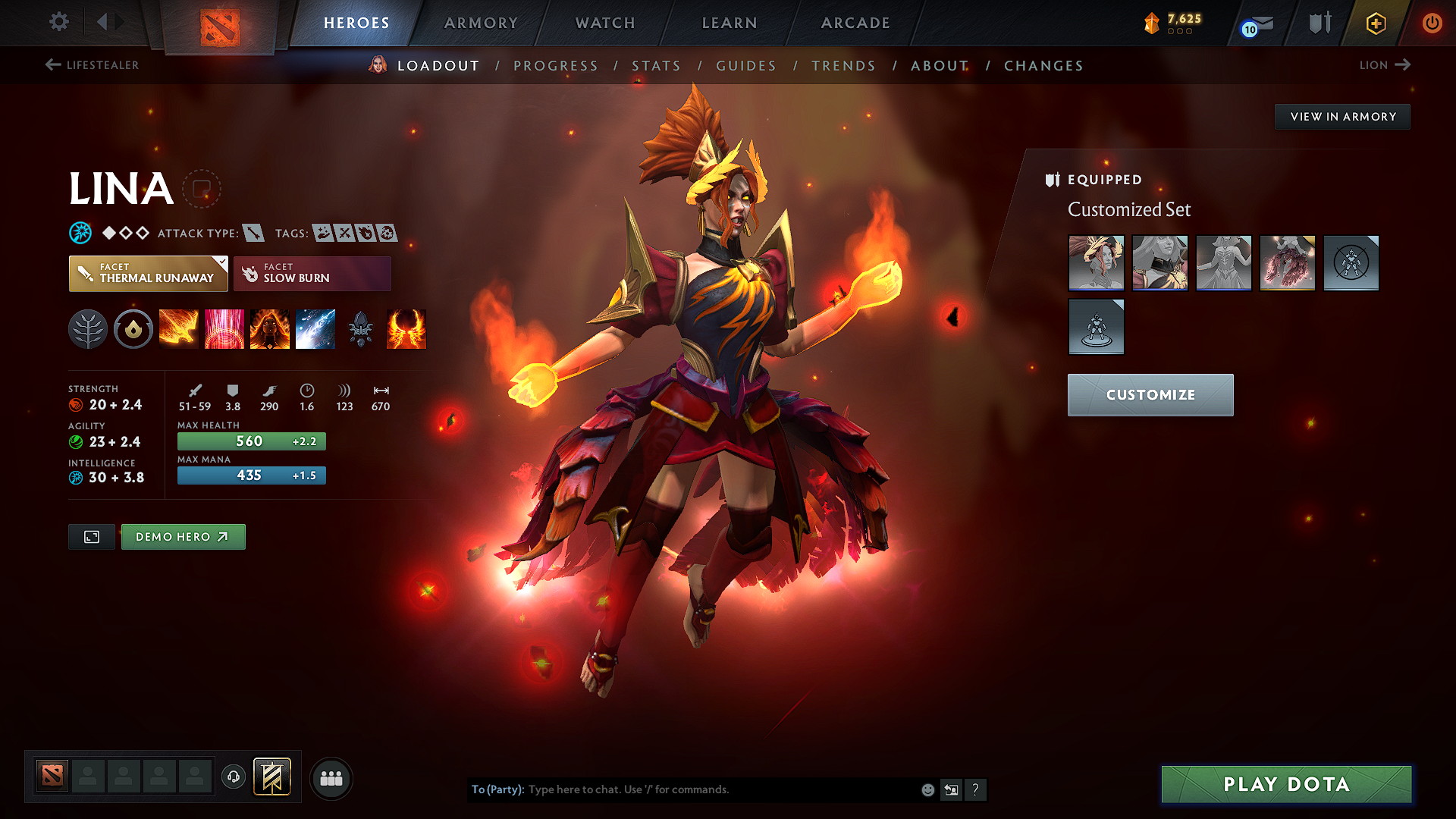The width and height of the screenshot is (1456, 819).
Task: Choose the Thermal Runaway facet
Action: pyautogui.click(x=148, y=273)
